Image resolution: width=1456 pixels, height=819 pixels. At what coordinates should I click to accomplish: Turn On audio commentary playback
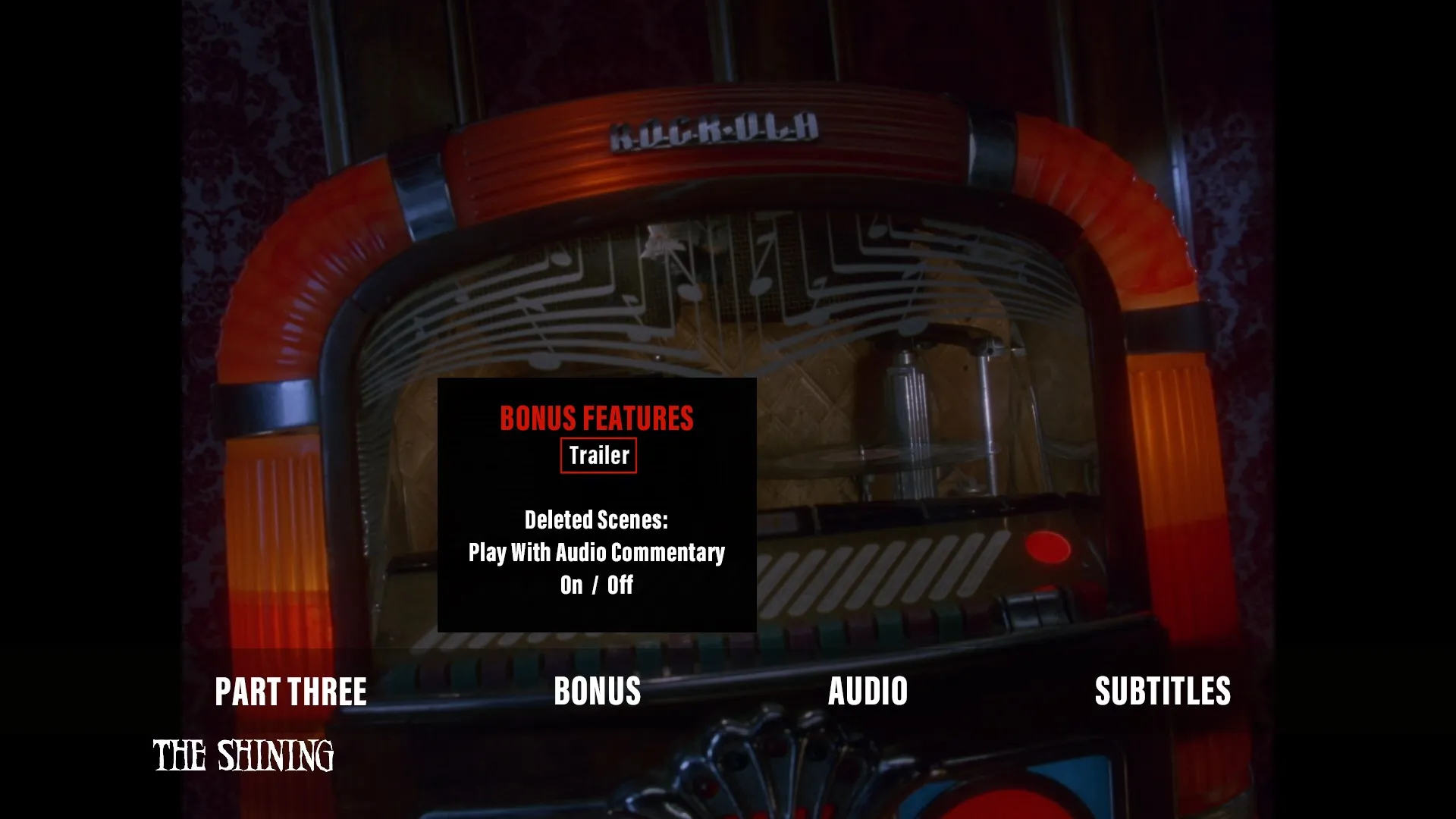click(570, 585)
